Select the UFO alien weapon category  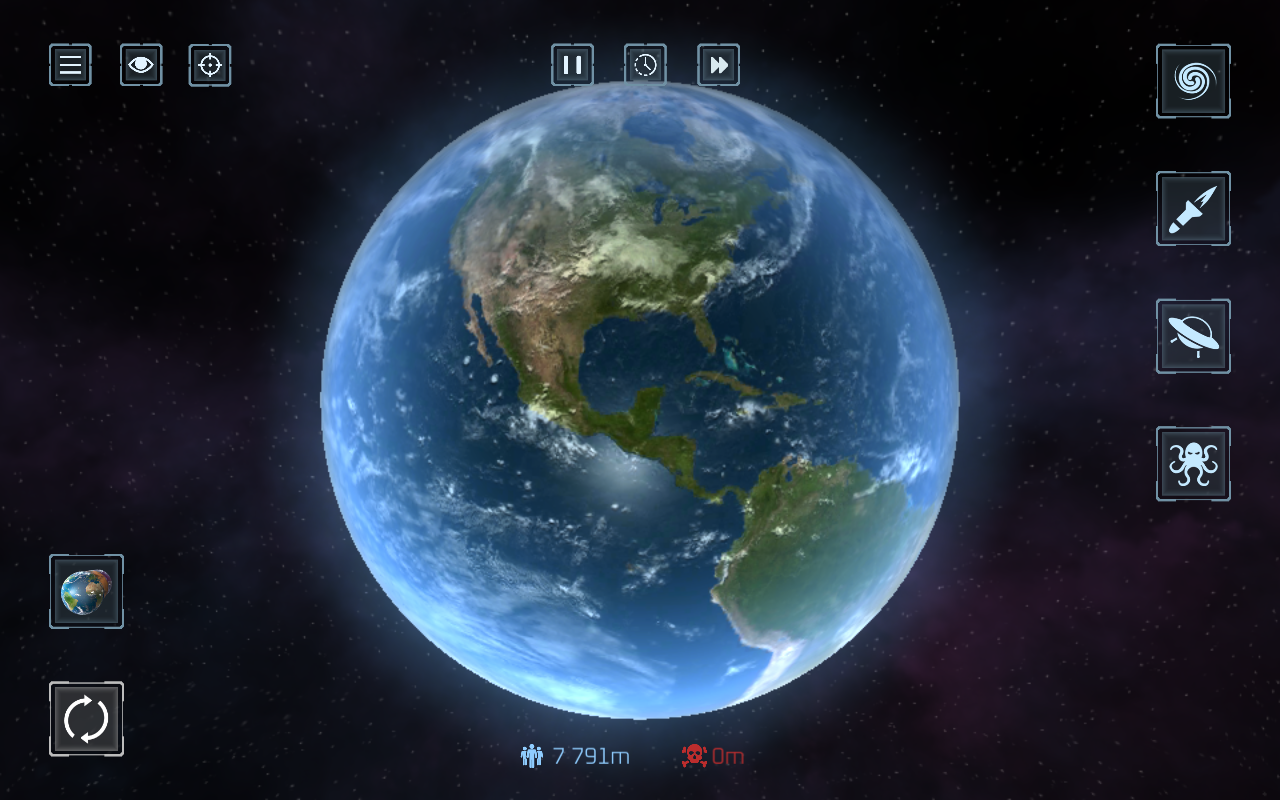point(1193,336)
